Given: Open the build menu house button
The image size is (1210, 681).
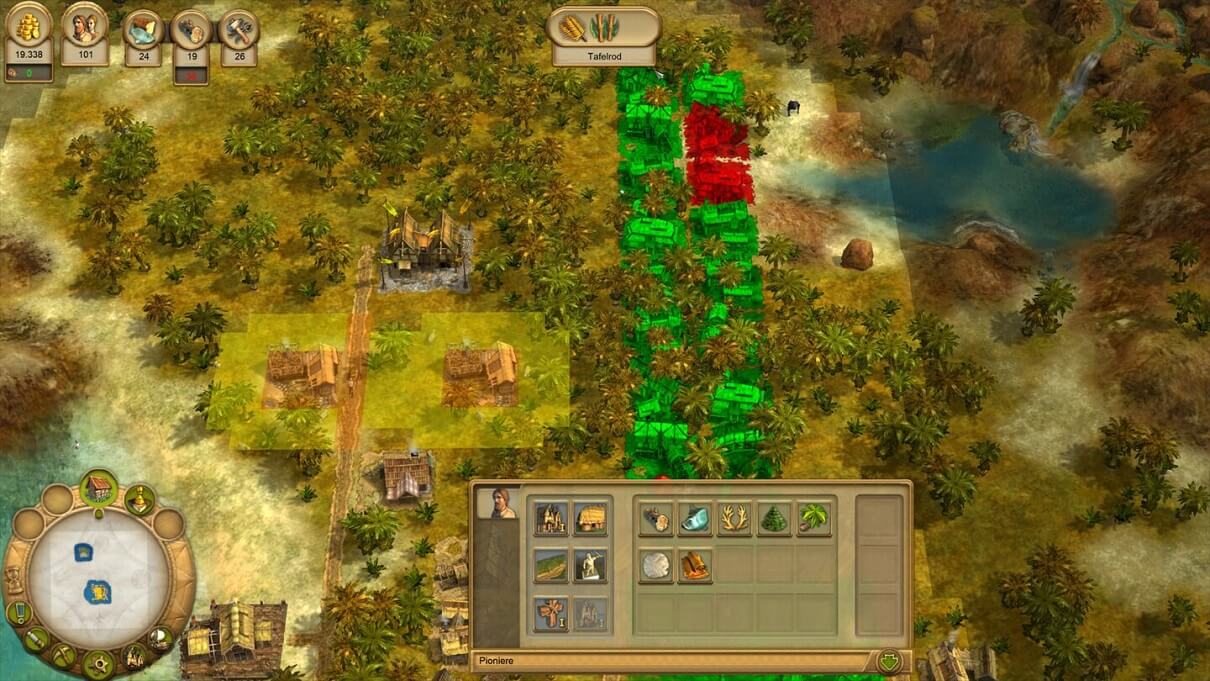Looking at the screenshot, I should tap(98, 487).
